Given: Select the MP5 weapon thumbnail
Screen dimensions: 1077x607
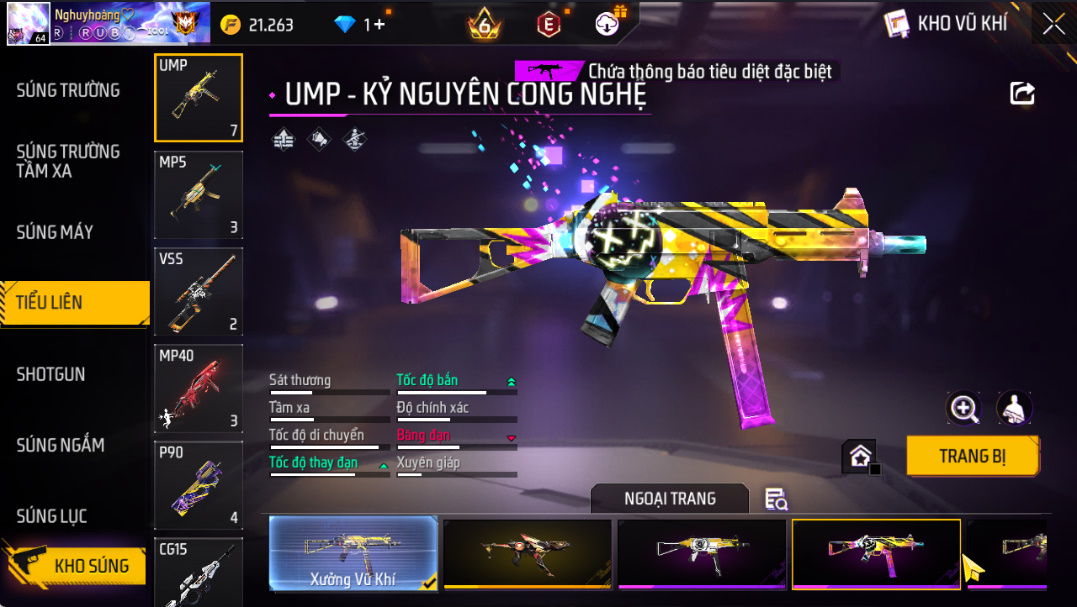Looking at the screenshot, I should point(198,194).
